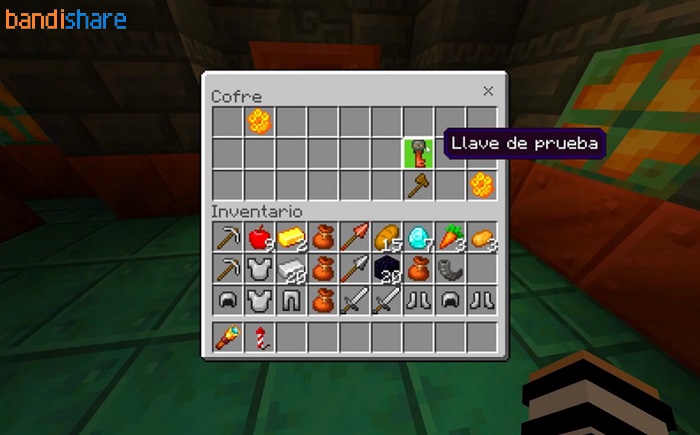Select the diamond stack
The width and height of the screenshot is (700, 435).
click(419, 237)
